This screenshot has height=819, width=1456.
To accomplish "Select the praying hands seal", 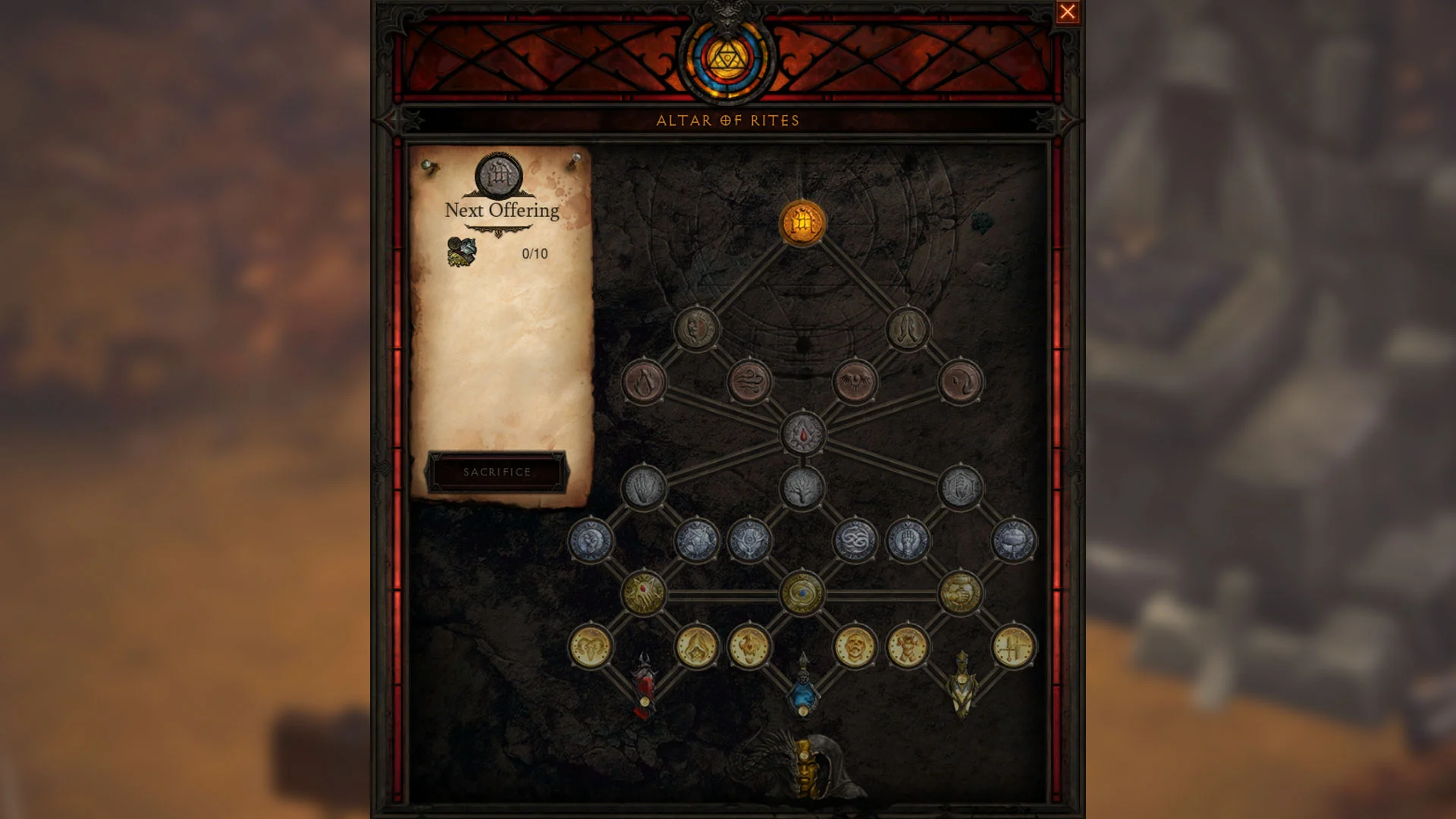I will [x=907, y=330].
